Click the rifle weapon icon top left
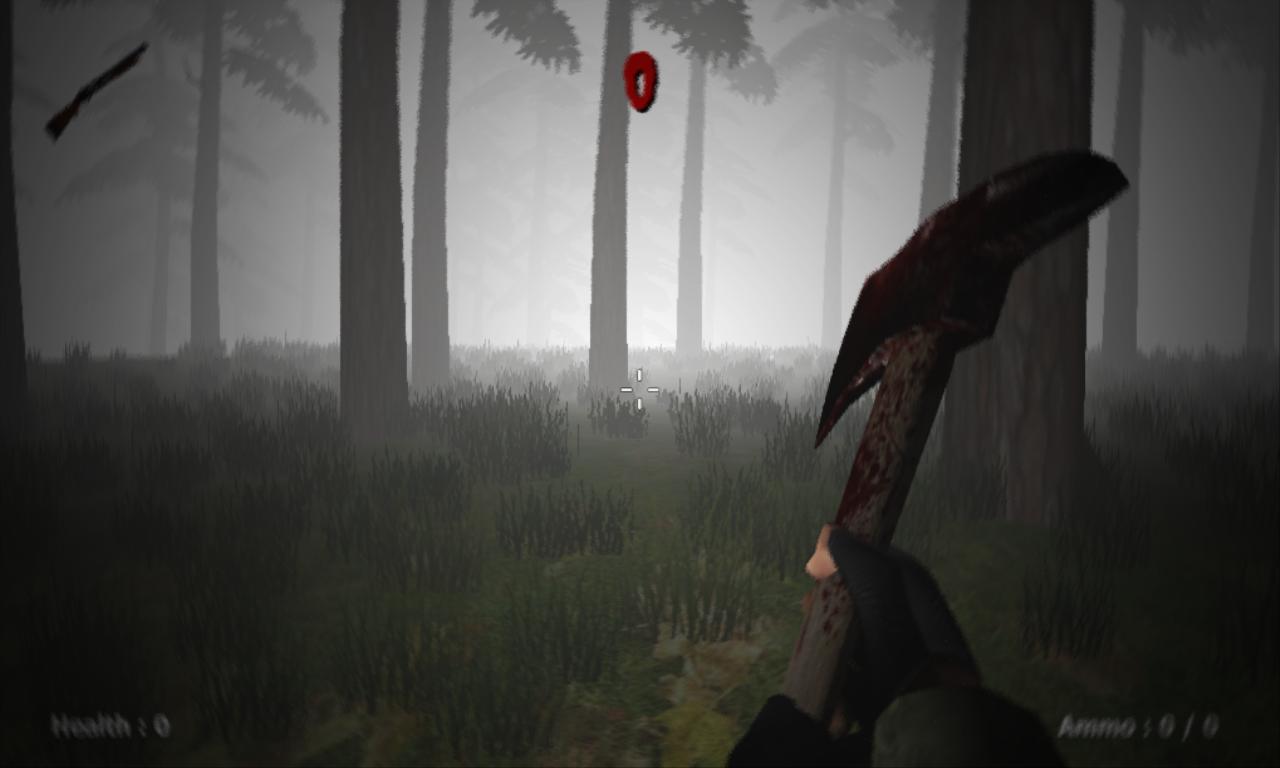The width and height of the screenshot is (1280, 768). point(95,90)
